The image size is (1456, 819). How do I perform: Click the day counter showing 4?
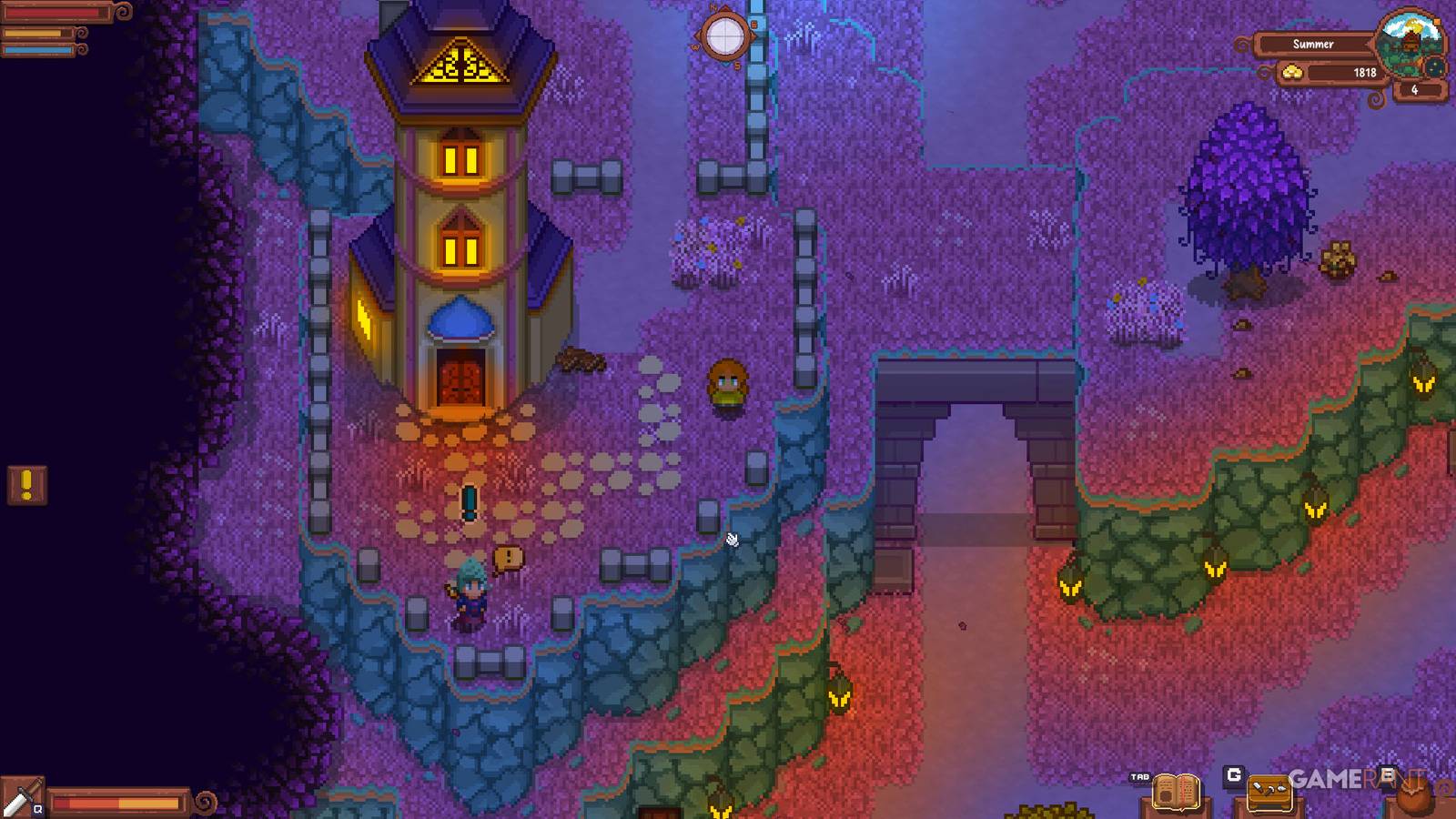click(x=1413, y=89)
